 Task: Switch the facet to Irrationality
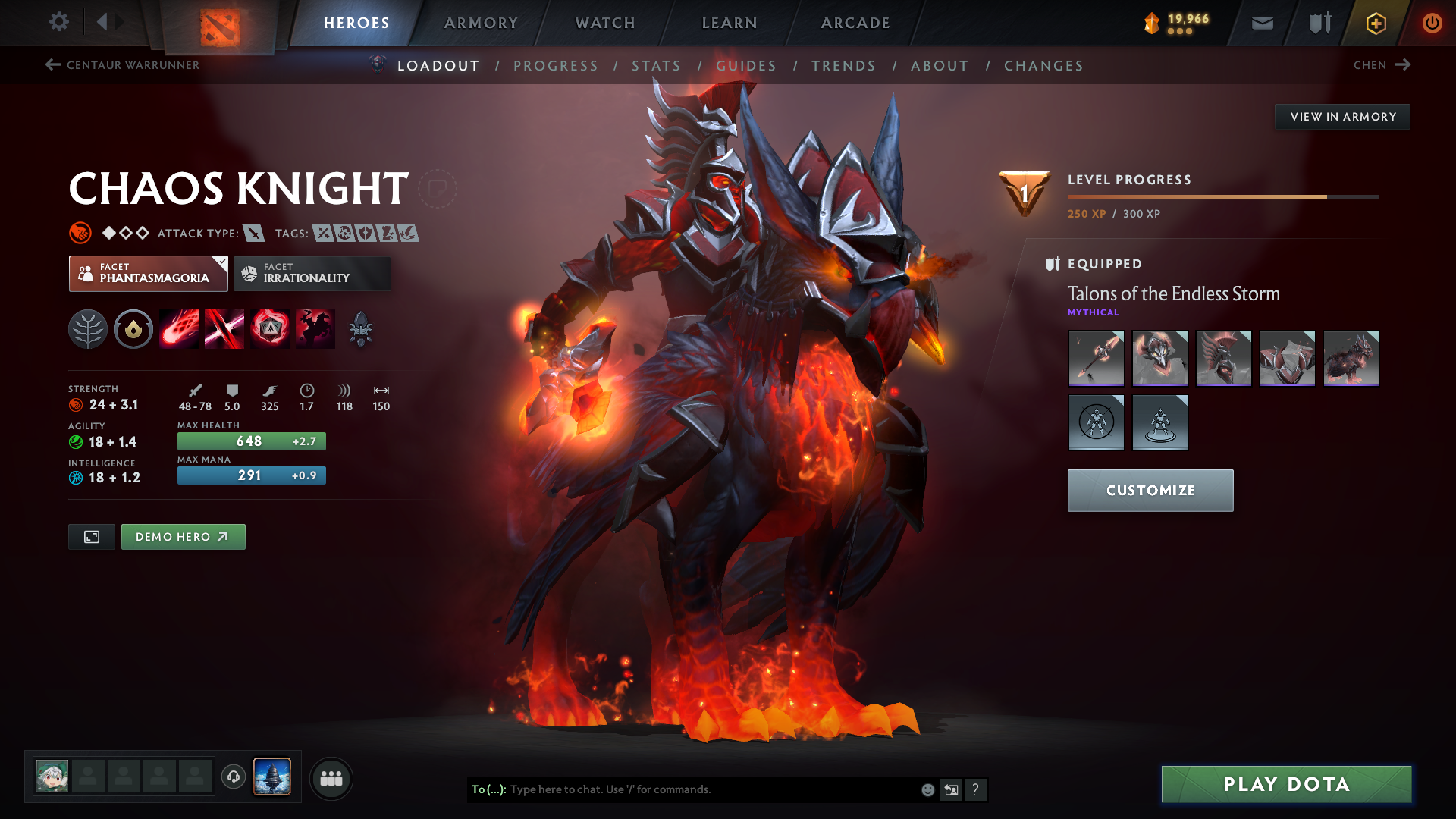(x=312, y=273)
